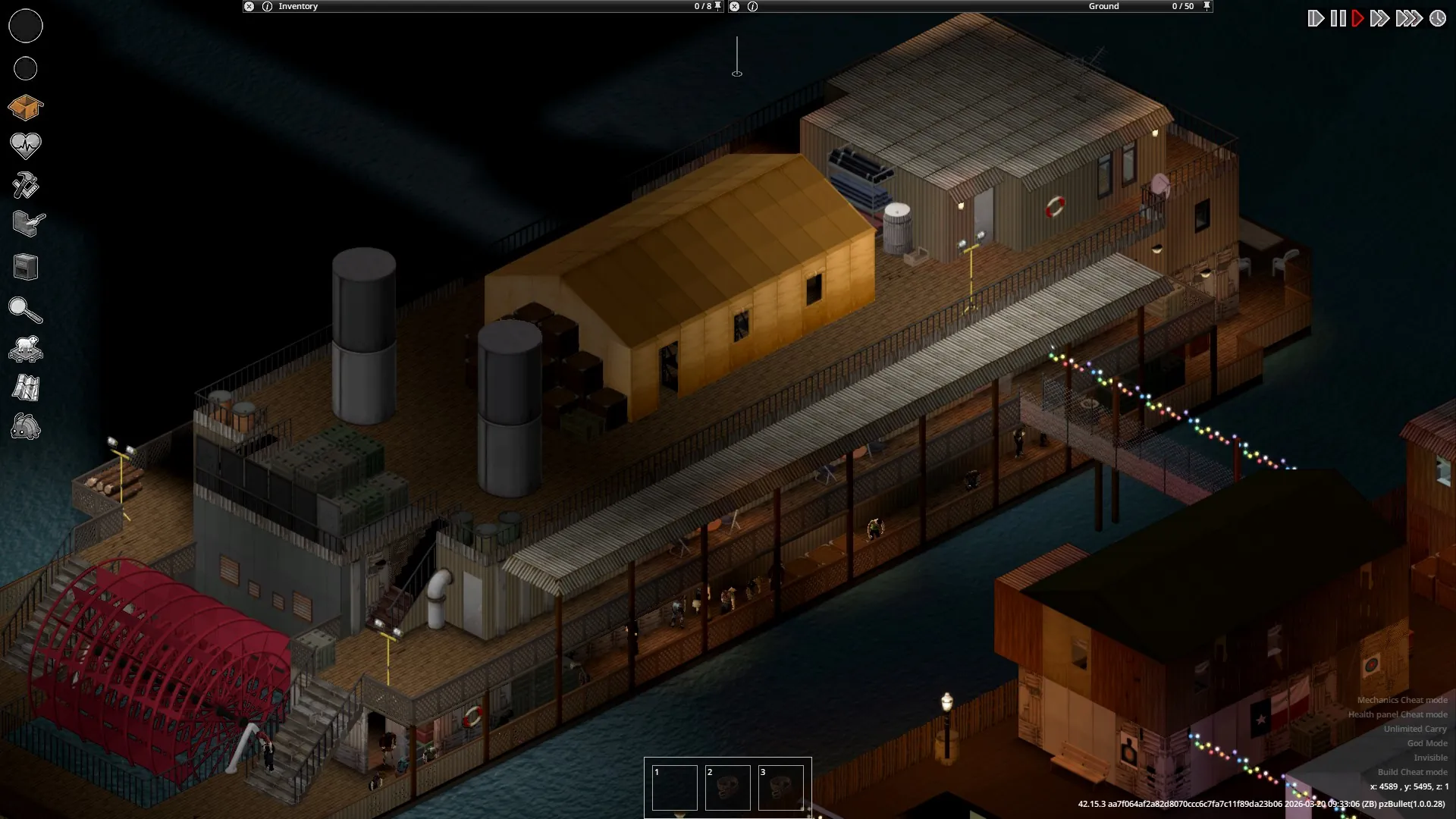Open the animal zone sheep icon
Screen dimensions: 1456x819
pos(25,349)
